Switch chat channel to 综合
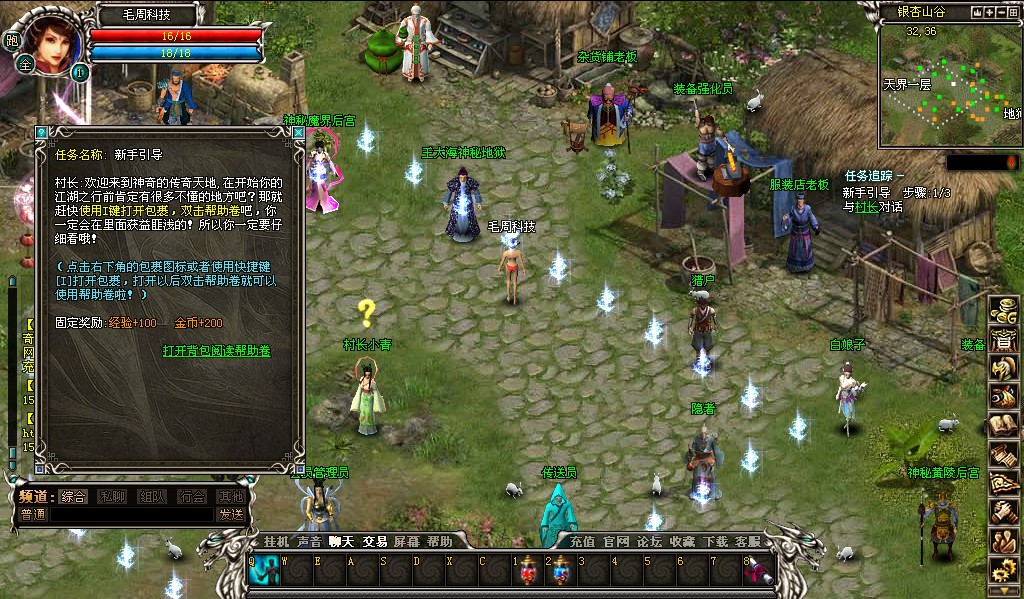Image resolution: width=1024 pixels, height=599 pixels. pos(73,496)
